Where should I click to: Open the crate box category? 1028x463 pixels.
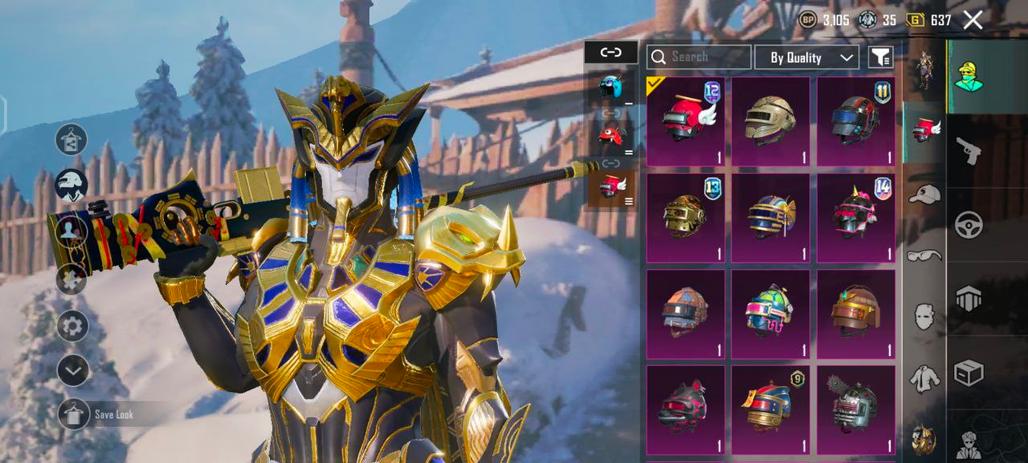click(x=967, y=372)
